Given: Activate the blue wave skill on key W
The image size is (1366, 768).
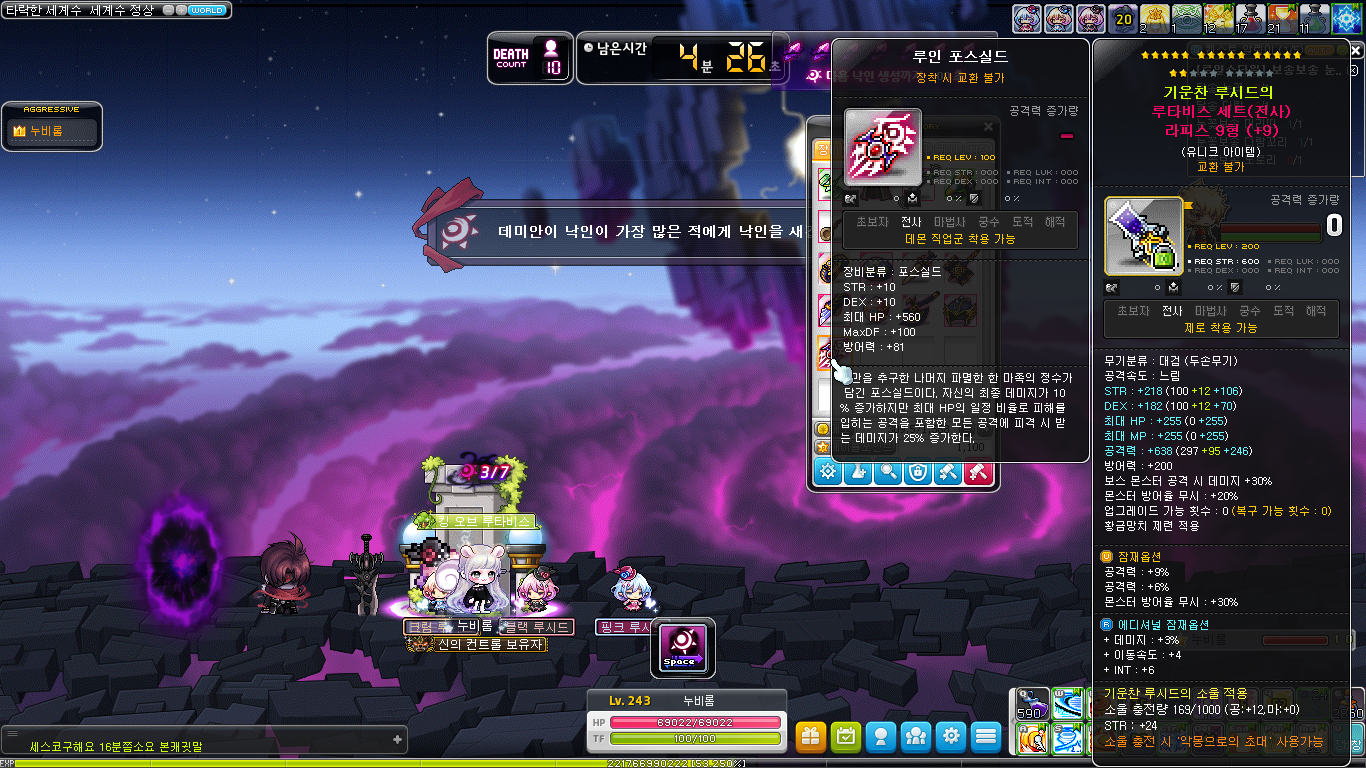Looking at the screenshot, I should [x=1068, y=704].
